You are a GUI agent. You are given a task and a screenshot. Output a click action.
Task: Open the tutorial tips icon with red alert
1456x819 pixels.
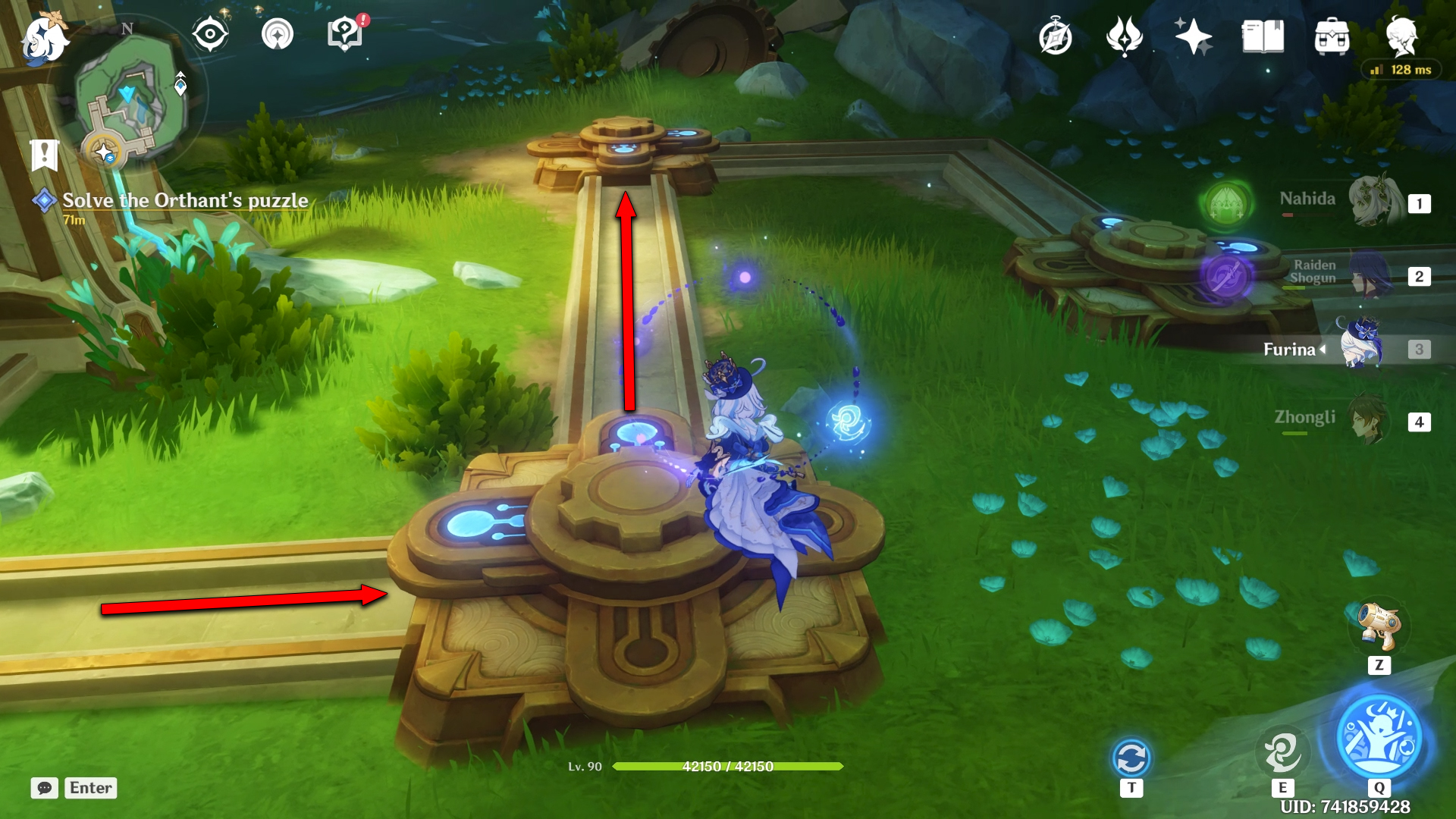(x=345, y=35)
